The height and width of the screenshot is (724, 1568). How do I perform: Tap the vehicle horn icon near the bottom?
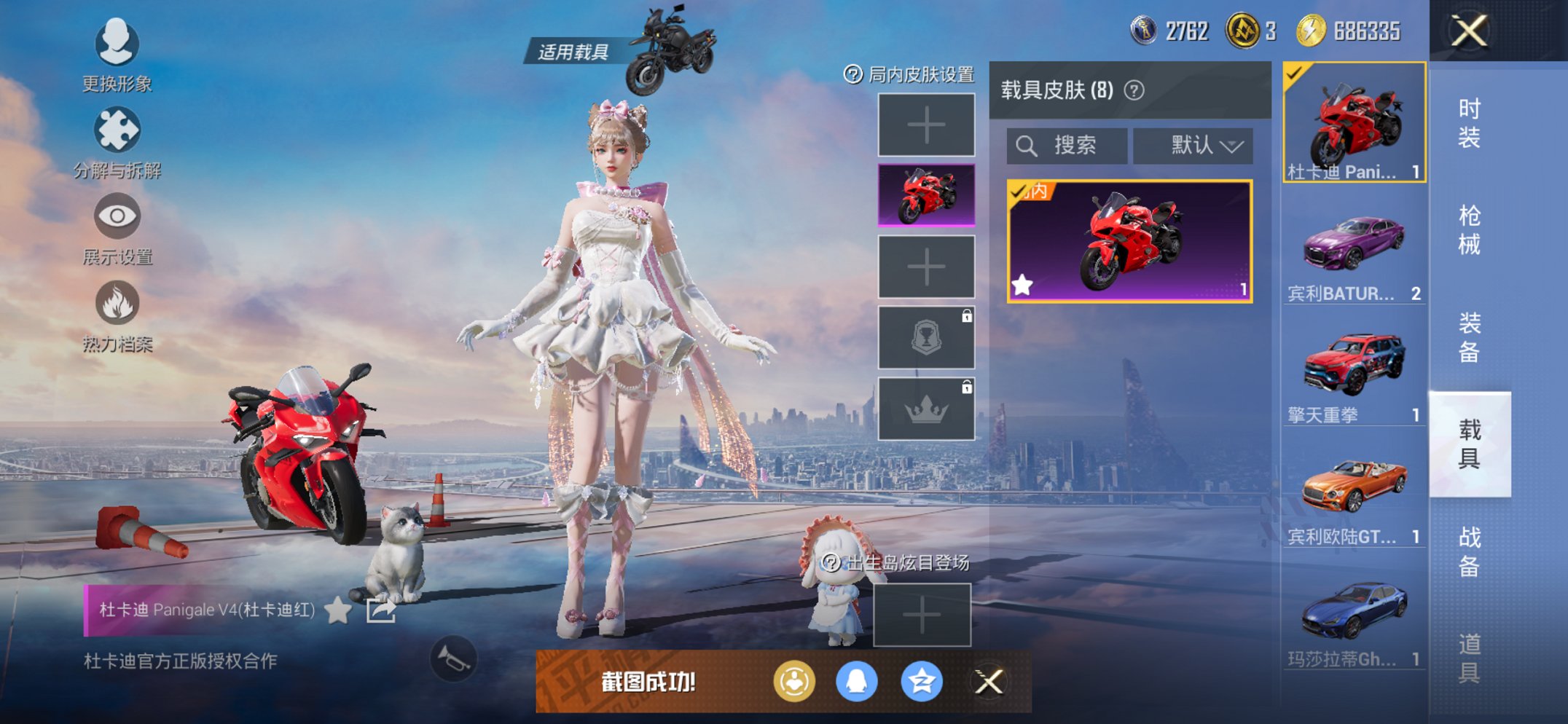pos(455,659)
